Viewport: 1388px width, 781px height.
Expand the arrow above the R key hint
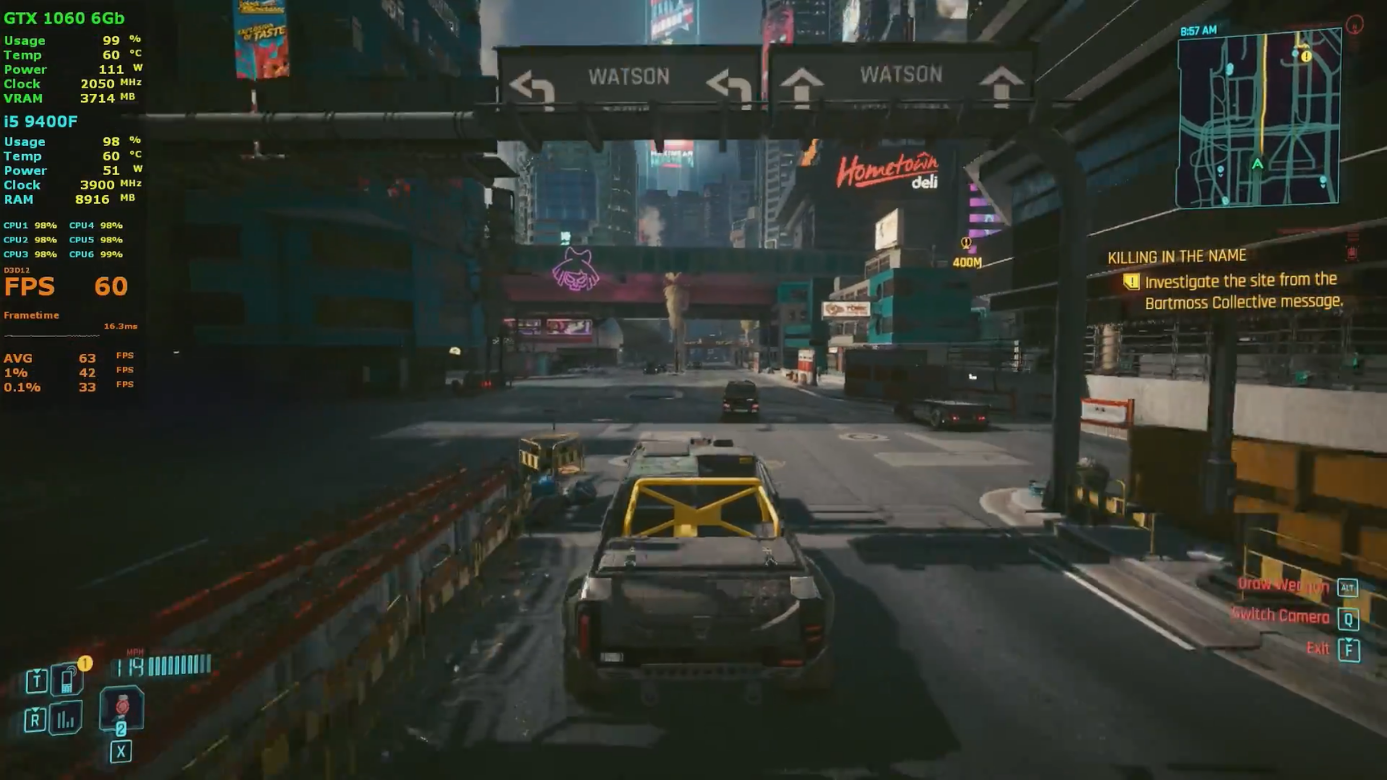[x=35, y=709]
